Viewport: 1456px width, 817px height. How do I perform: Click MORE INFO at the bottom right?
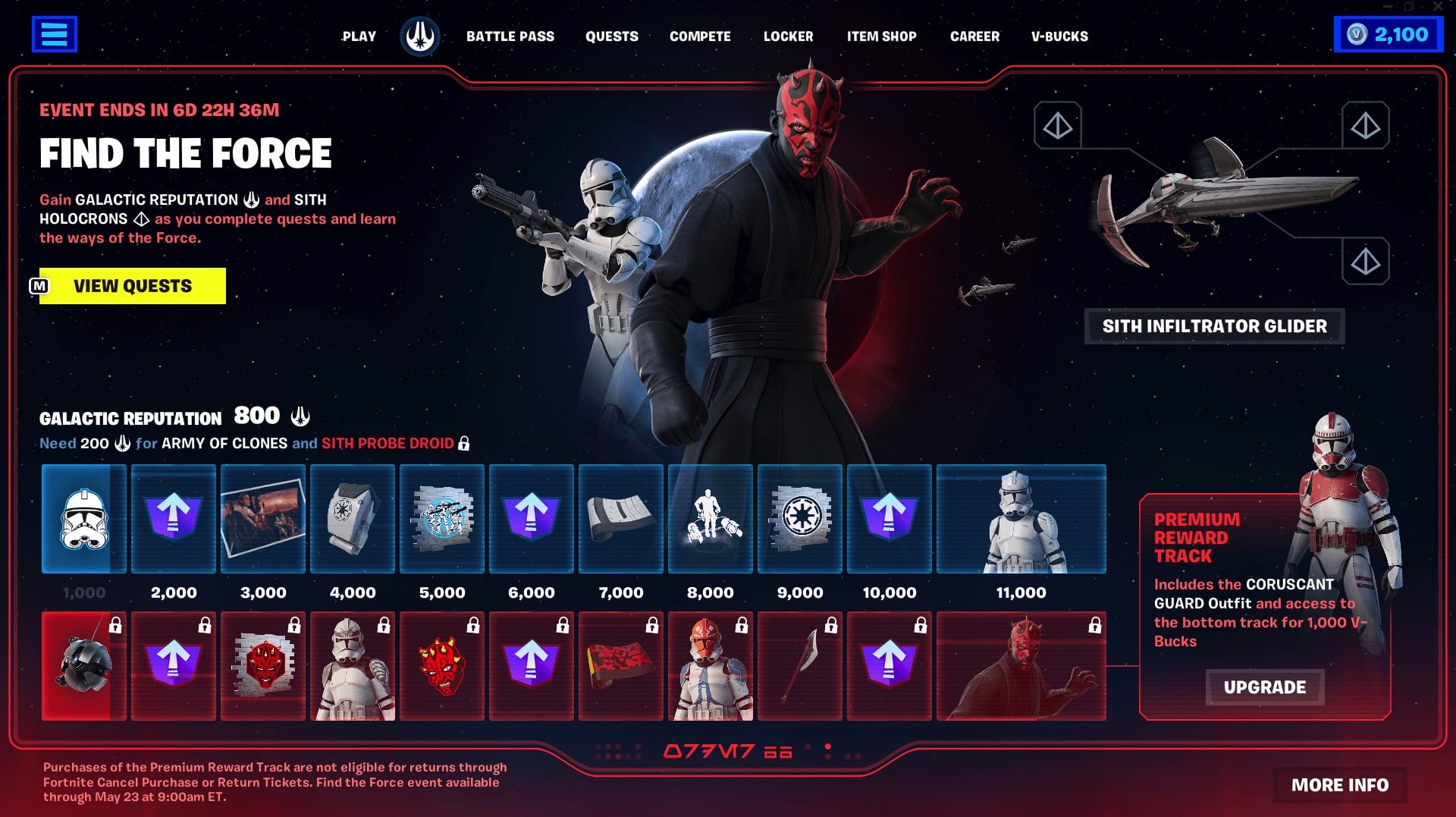1338,785
